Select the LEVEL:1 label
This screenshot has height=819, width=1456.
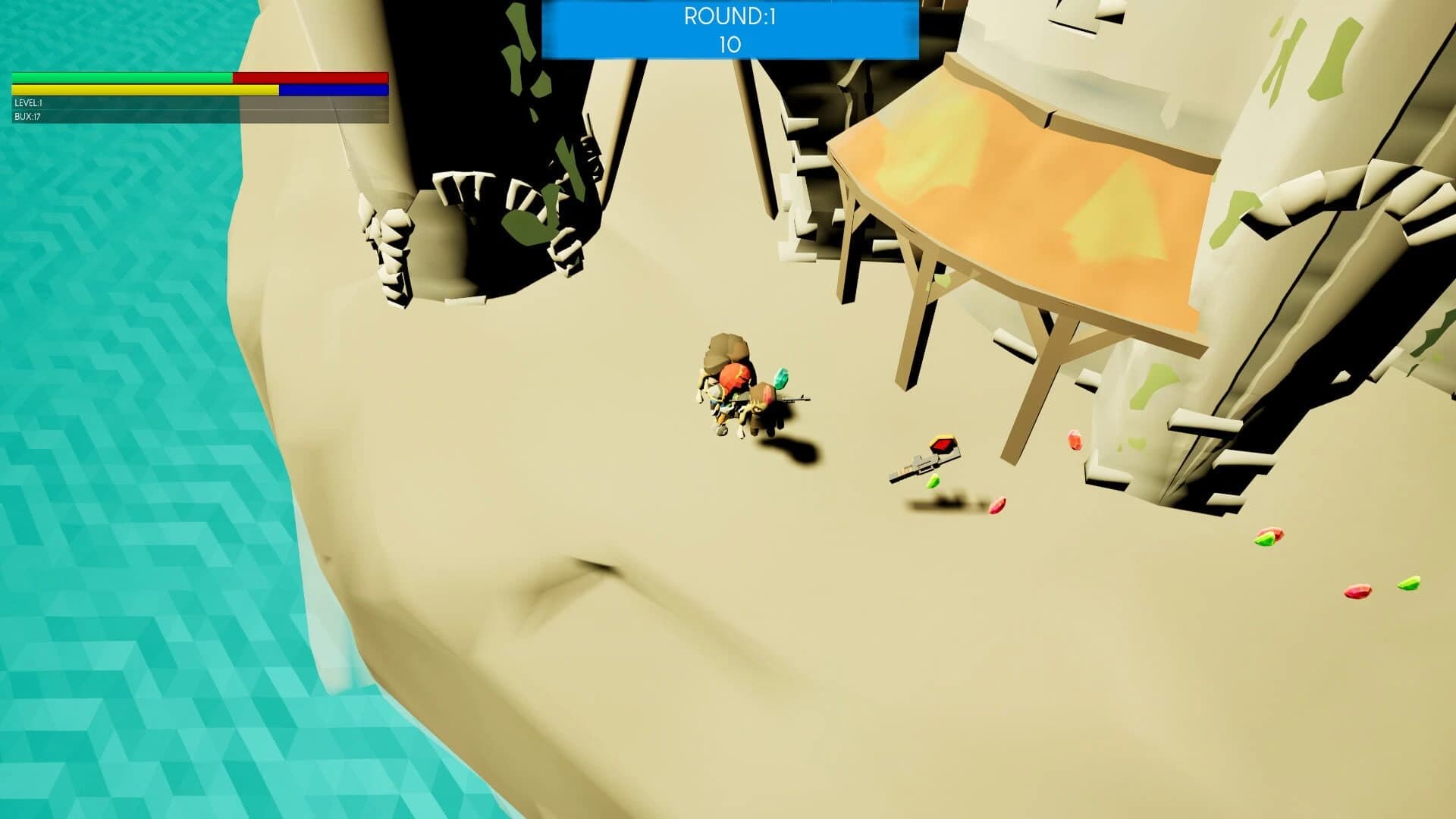click(29, 104)
